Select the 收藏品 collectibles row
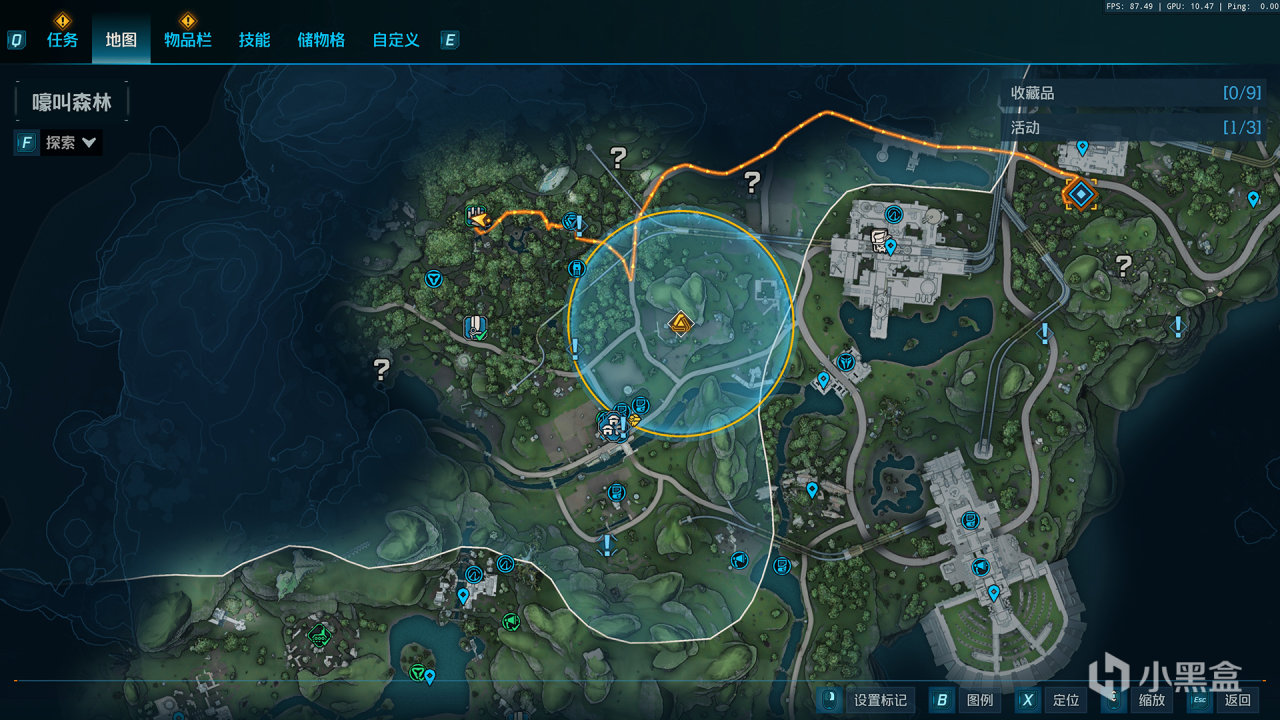Image resolution: width=1280 pixels, height=720 pixels. coord(1135,93)
